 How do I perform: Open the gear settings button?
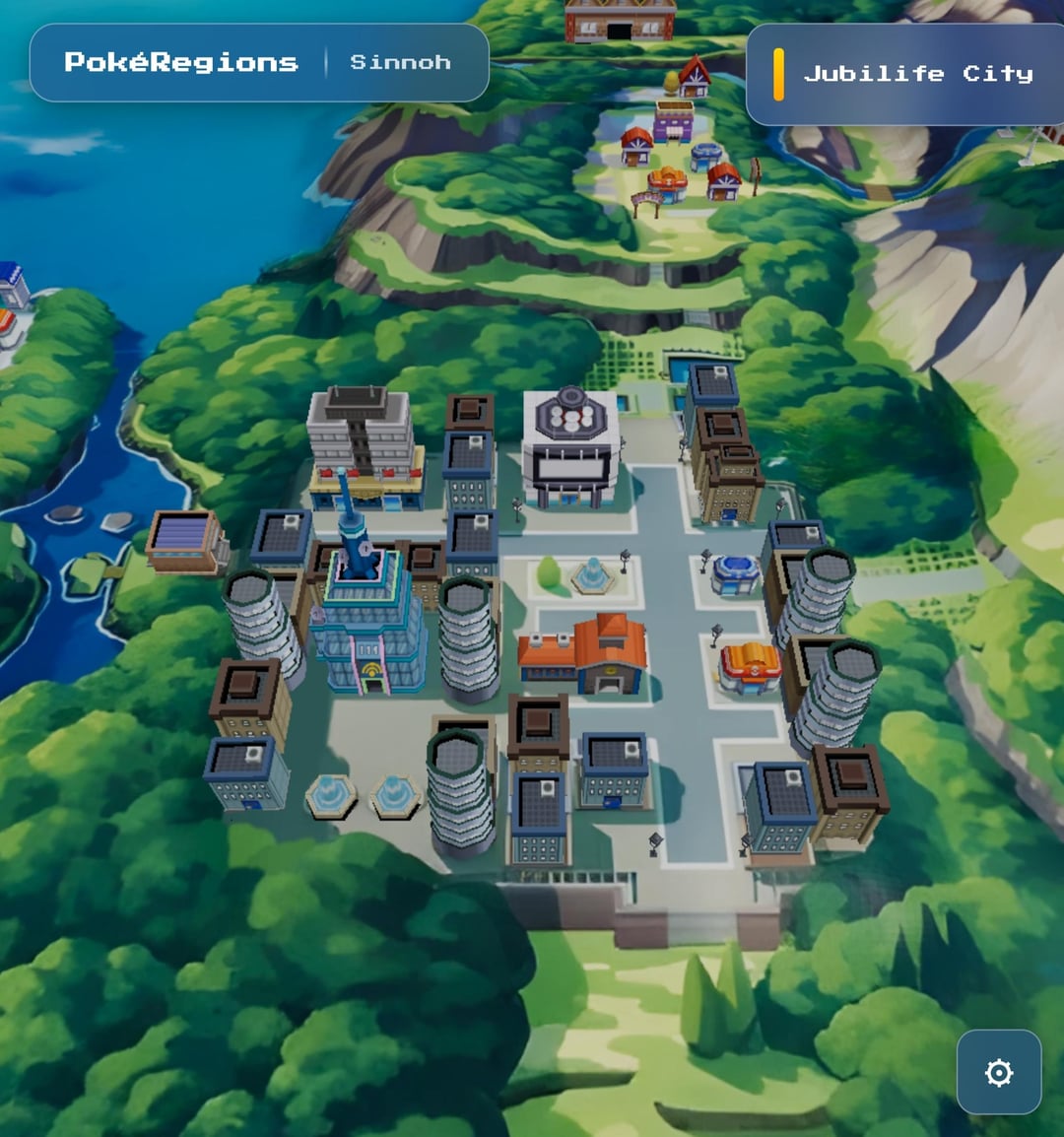[998, 1072]
